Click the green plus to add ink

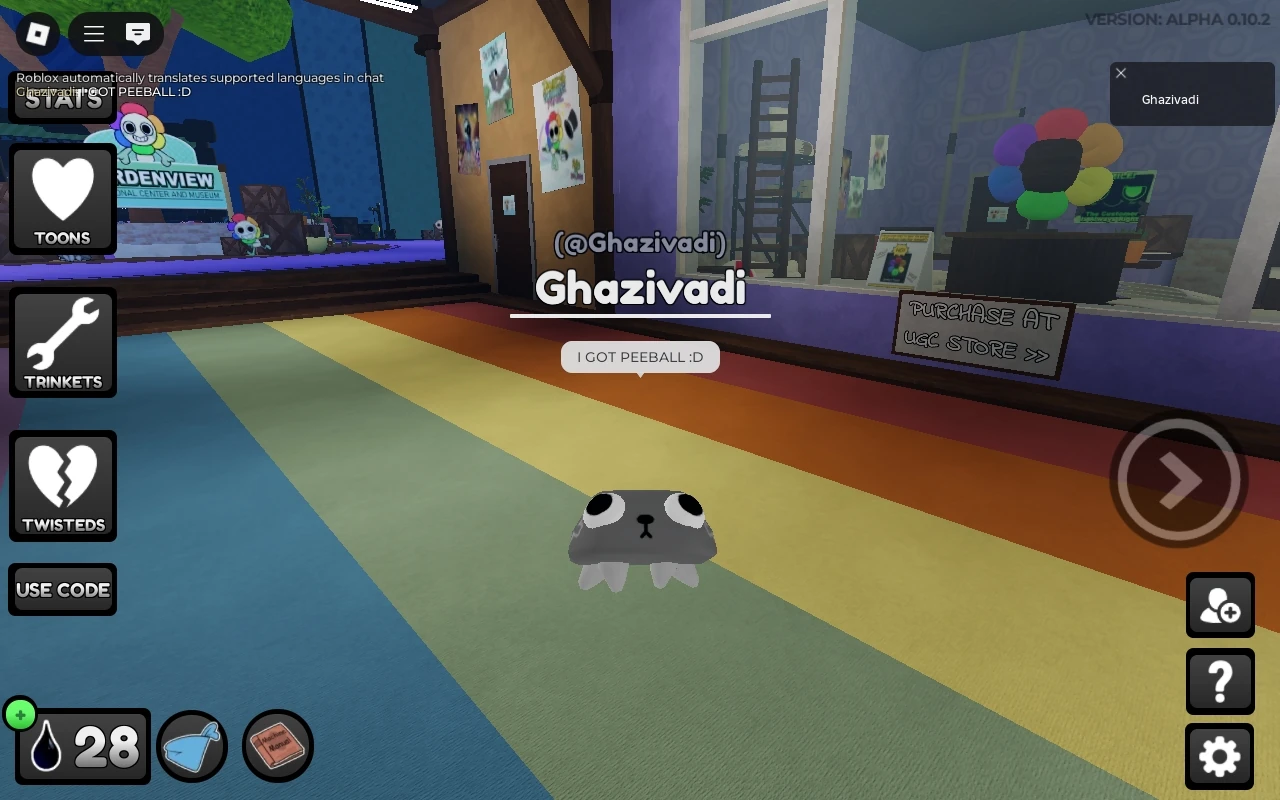coord(20,713)
